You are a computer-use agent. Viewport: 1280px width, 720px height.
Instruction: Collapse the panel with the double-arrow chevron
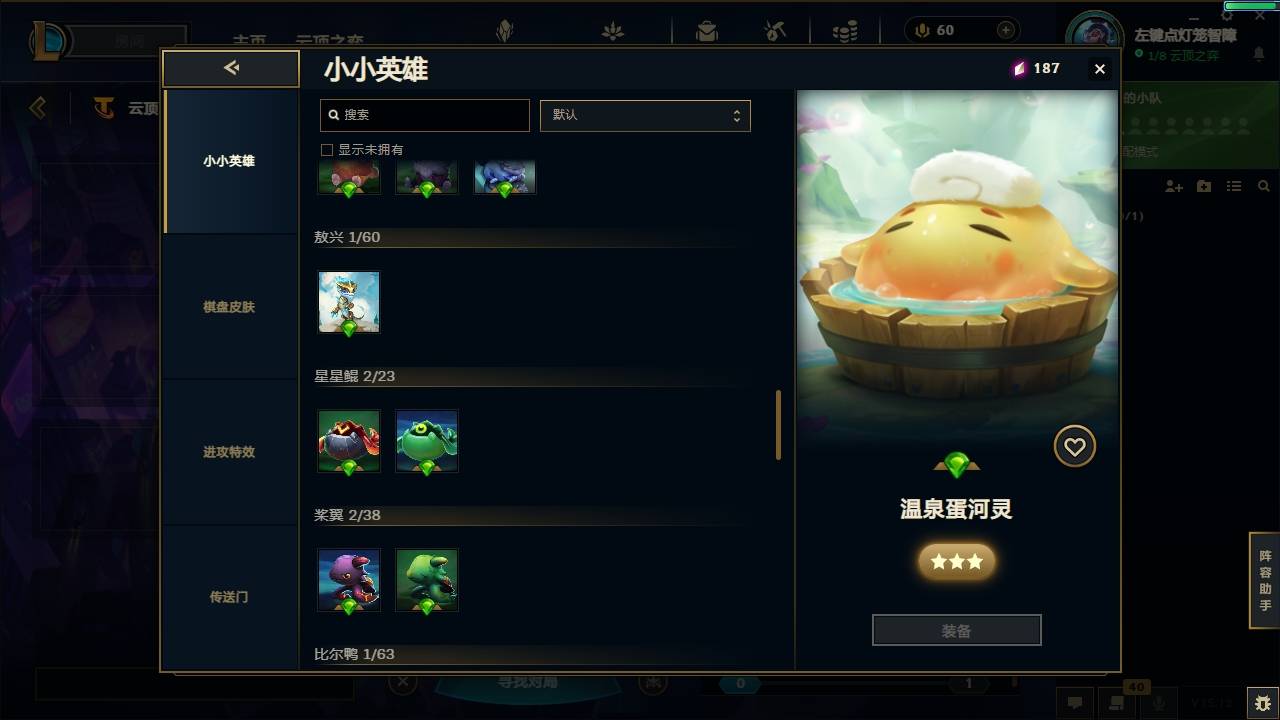[231, 68]
